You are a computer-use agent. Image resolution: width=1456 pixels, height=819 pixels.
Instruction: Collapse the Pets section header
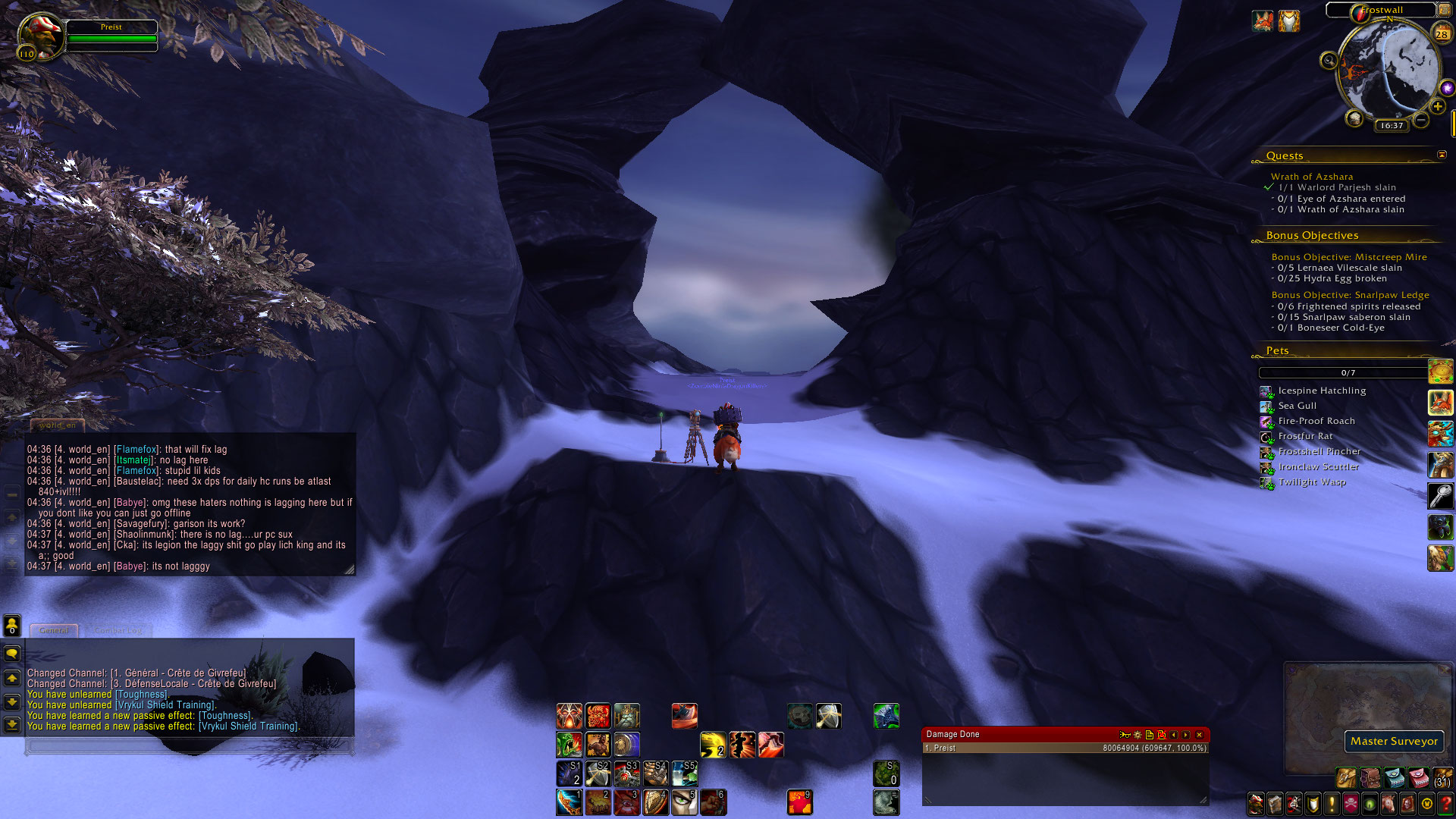(x=1277, y=350)
